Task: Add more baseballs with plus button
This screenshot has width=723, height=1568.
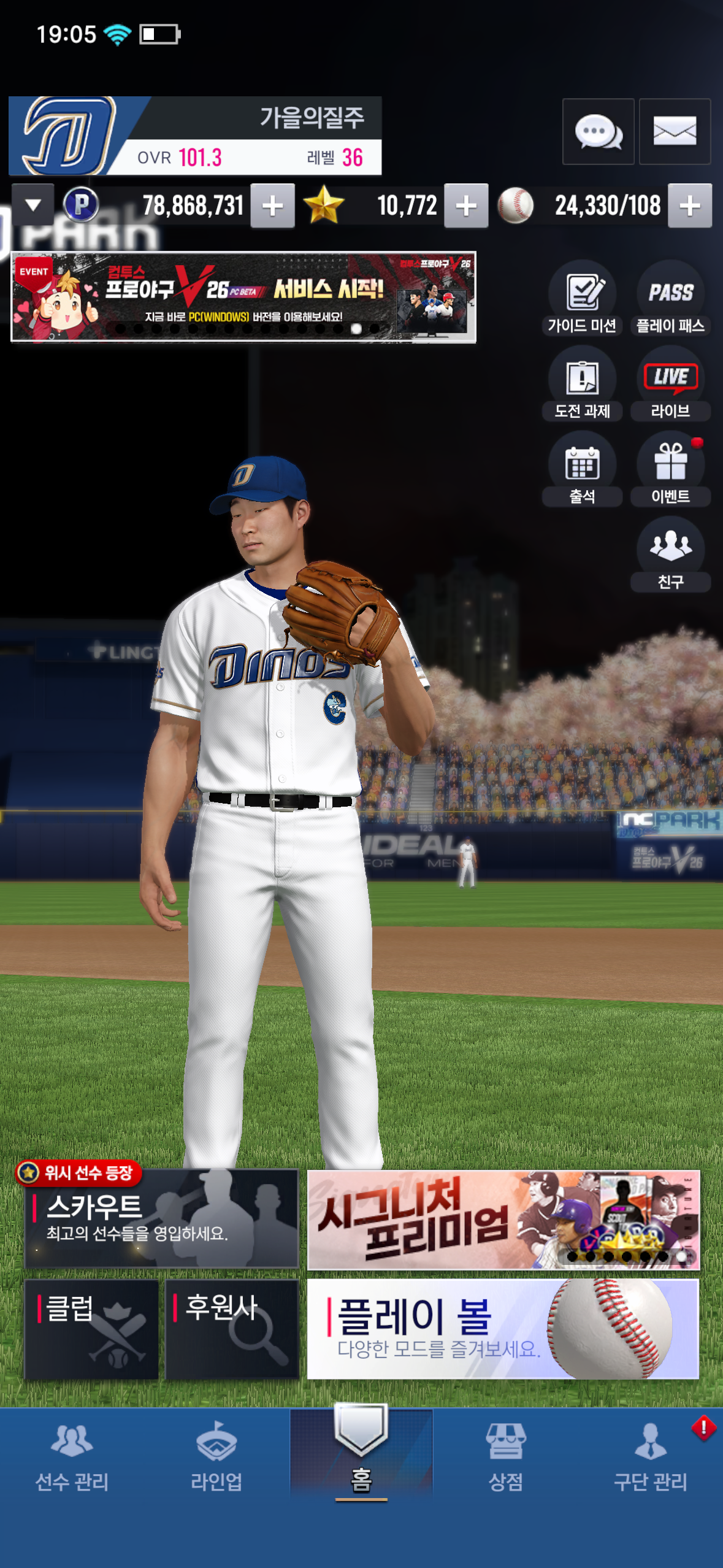Action: pos(690,206)
